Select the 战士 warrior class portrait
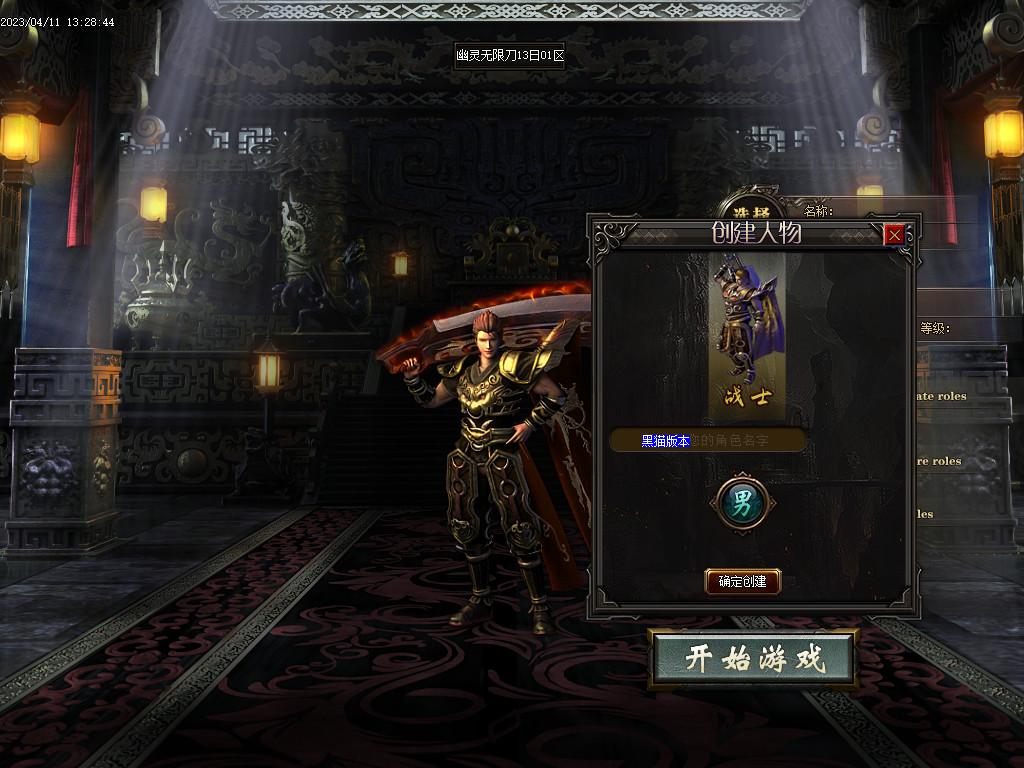This screenshot has width=1024, height=768. 742,330
